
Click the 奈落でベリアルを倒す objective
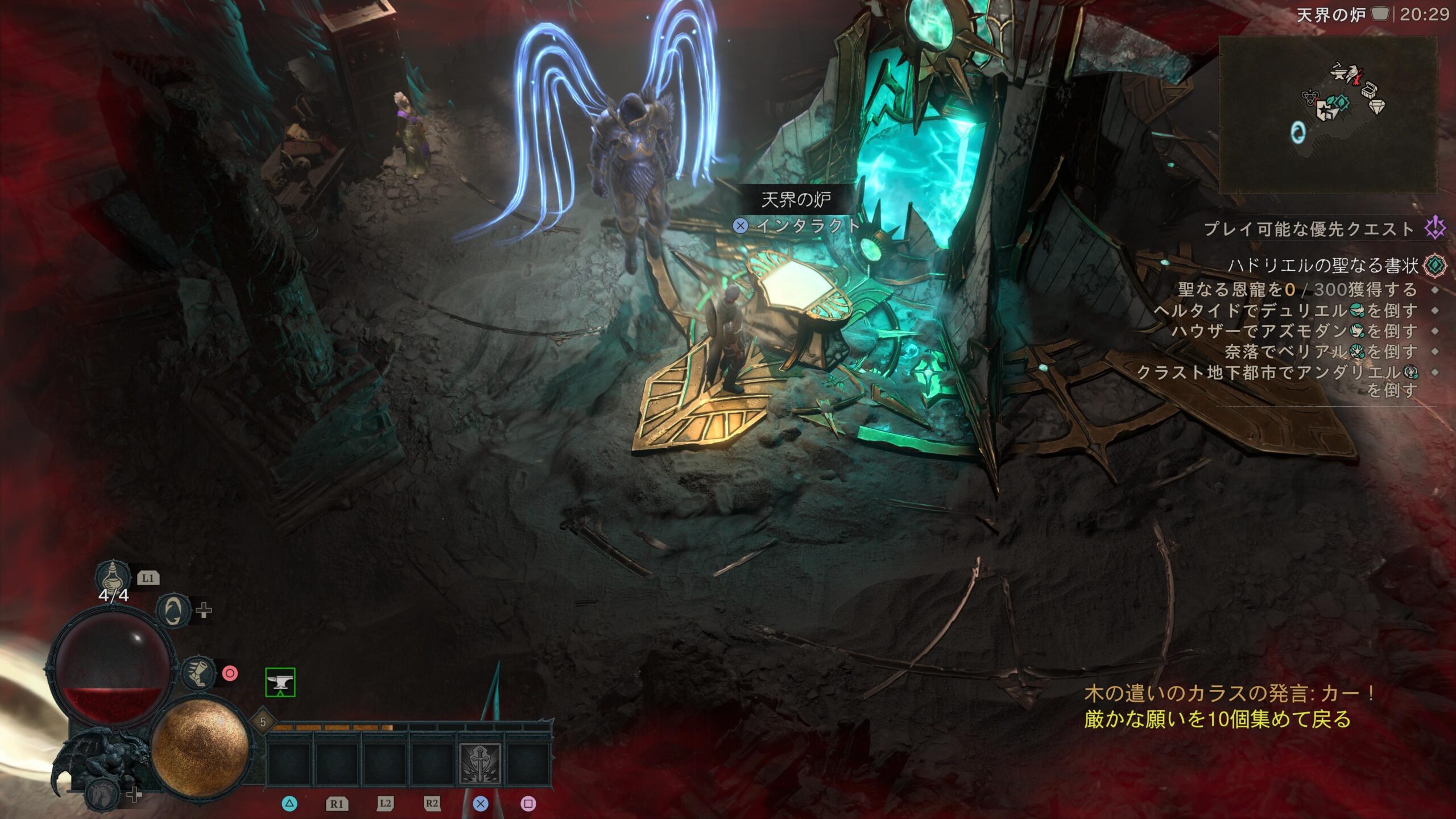(1321, 351)
